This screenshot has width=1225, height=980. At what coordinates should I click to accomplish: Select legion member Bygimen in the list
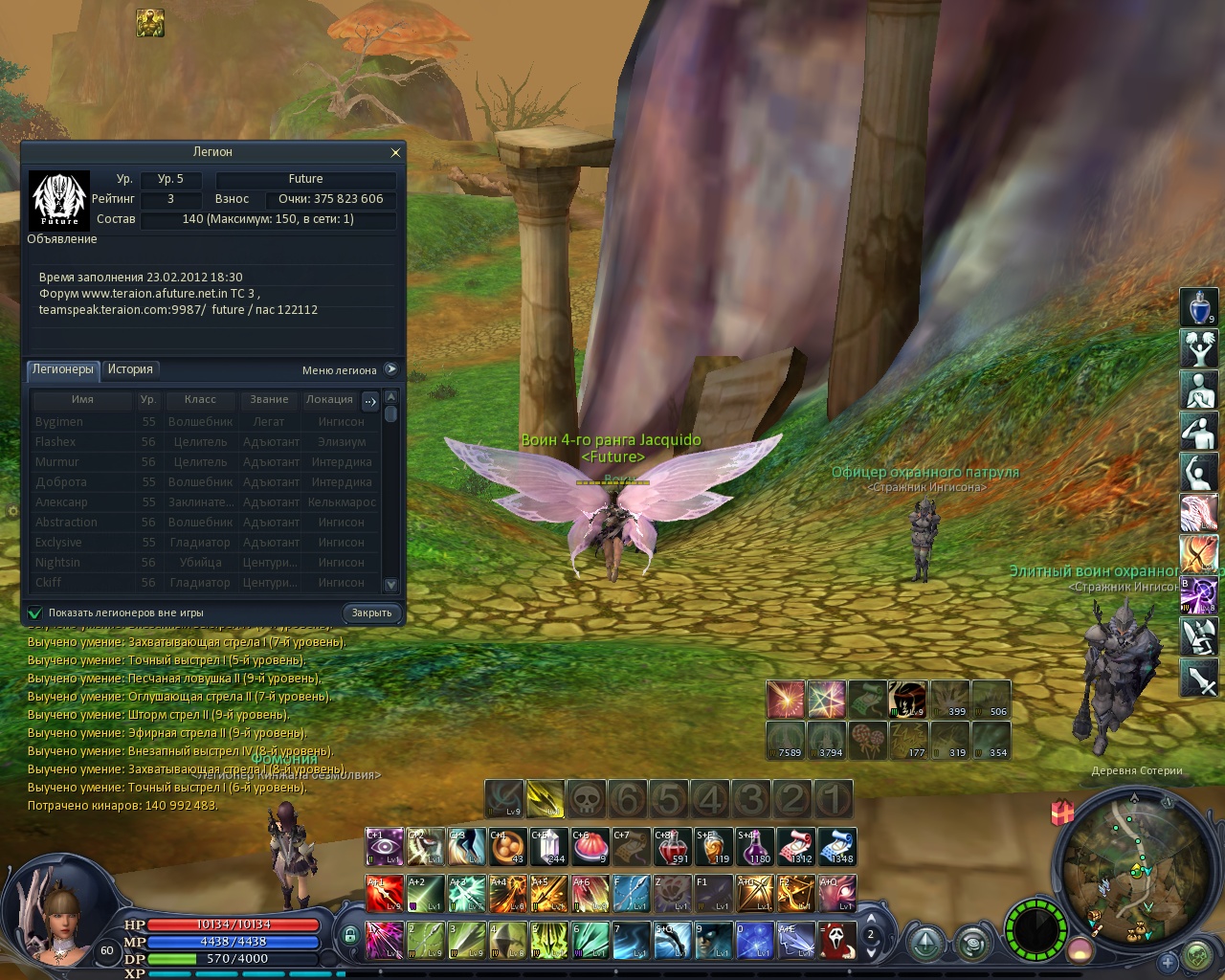click(59, 422)
